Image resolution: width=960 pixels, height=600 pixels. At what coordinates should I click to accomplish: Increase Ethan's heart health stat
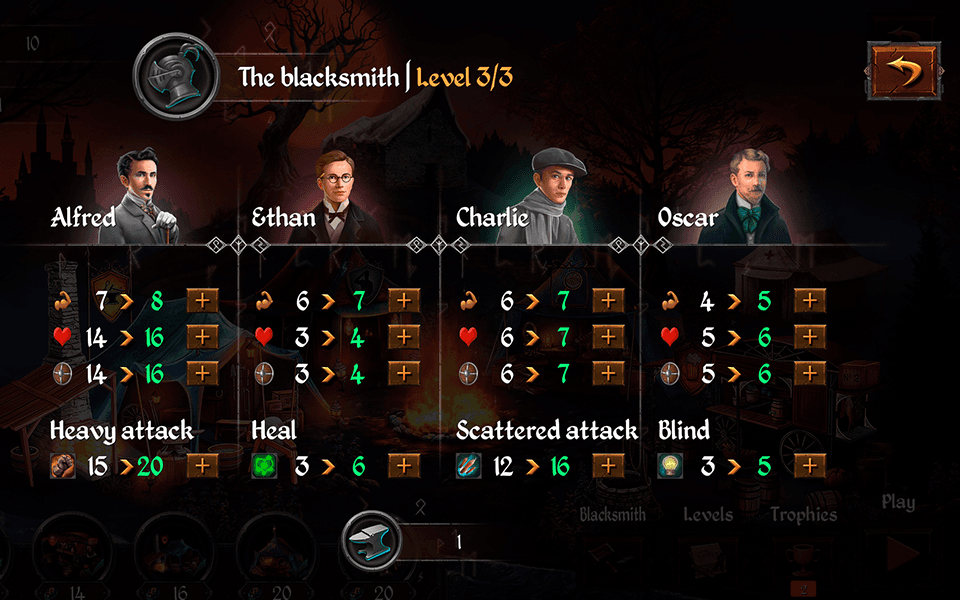[x=404, y=337]
